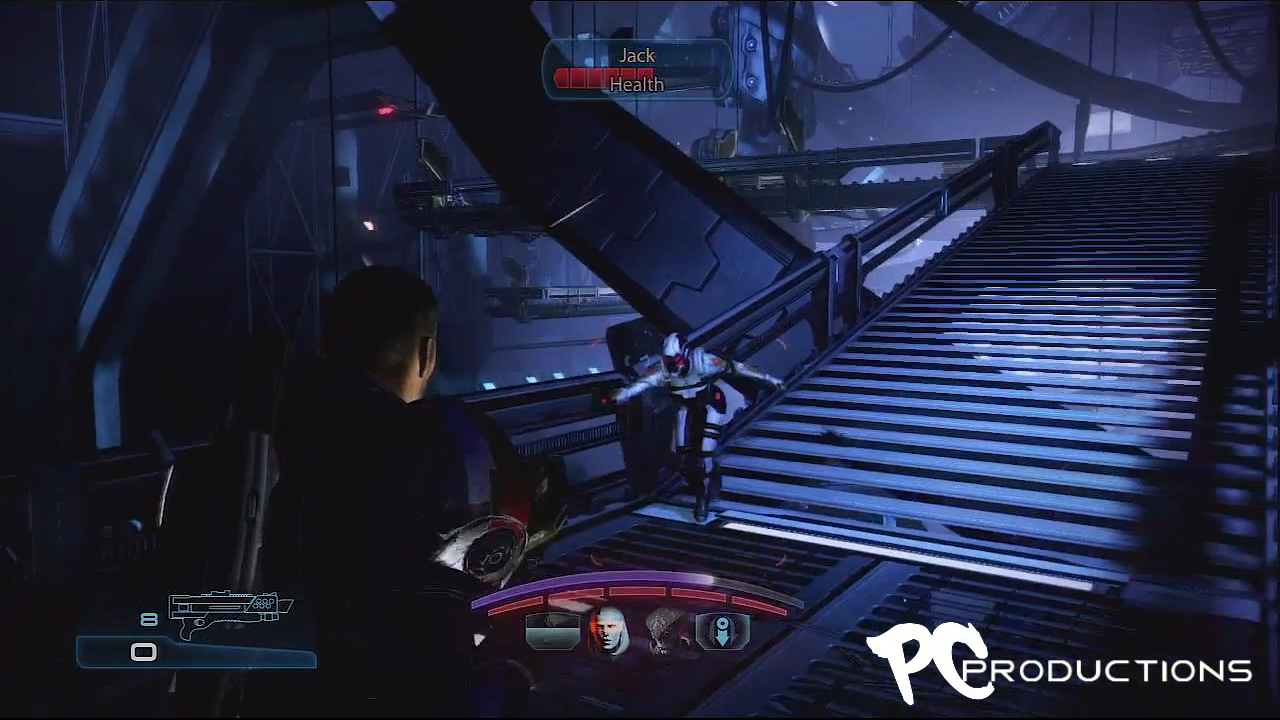The width and height of the screenshot is (1280, 720).
Task: Activate the blue down-arrow power icon
Action: click(x=722, y=631)
